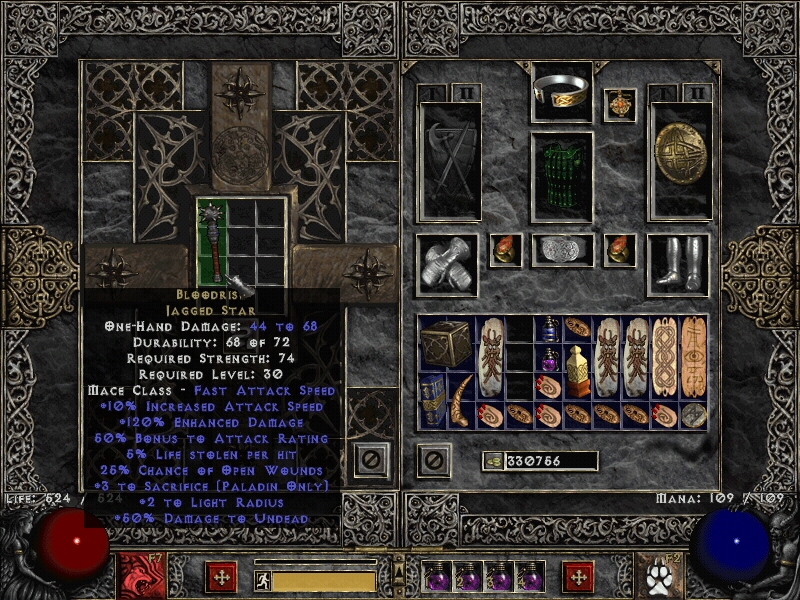Close the inventory panel with its cancel button

click(434, 460)
